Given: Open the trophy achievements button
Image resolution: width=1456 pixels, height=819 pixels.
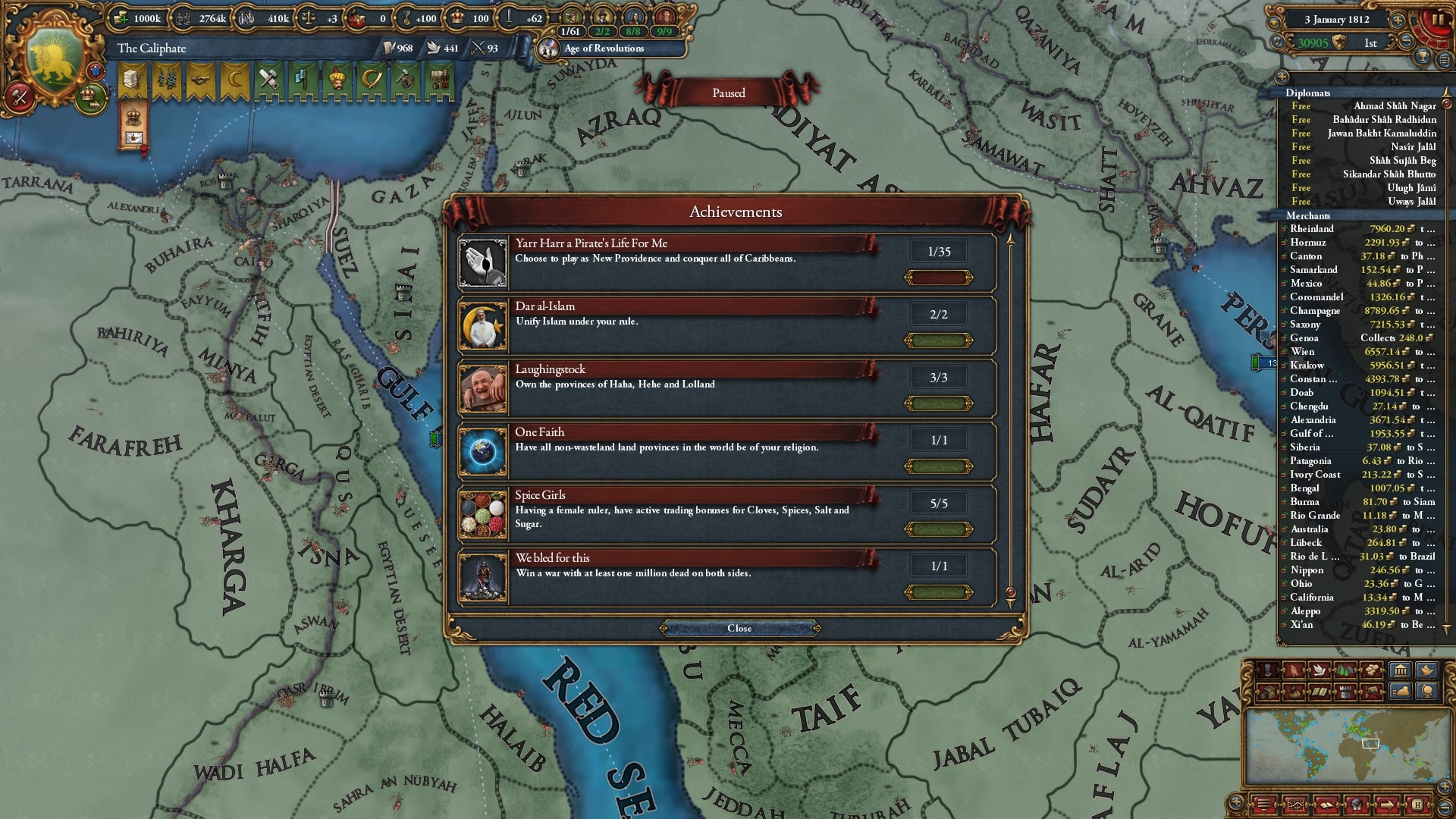Looking at the screenshot, I should (x=1423, y=57).
